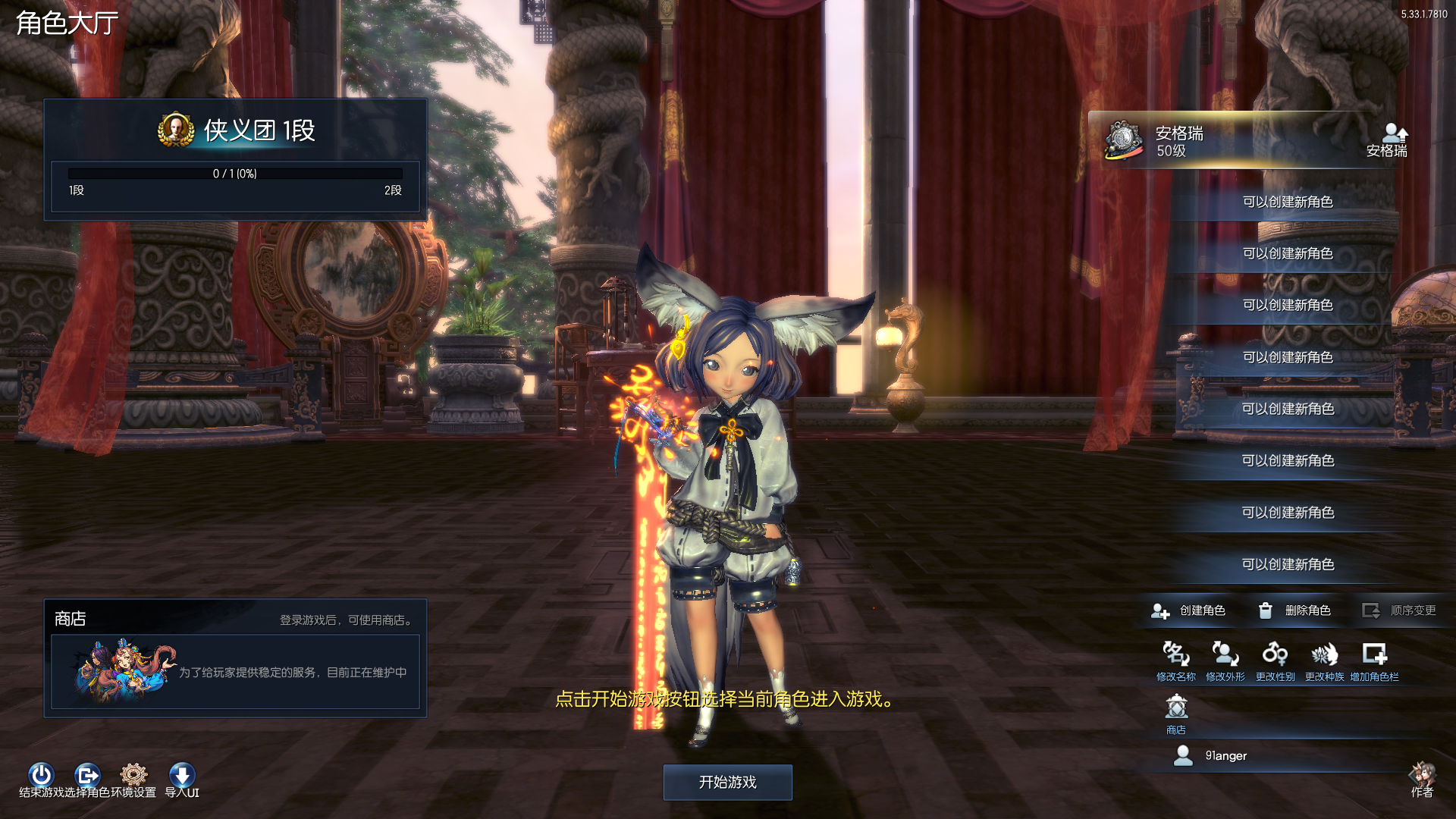Open the 顺序变更 reorder option

click(x=1399, y=610)
